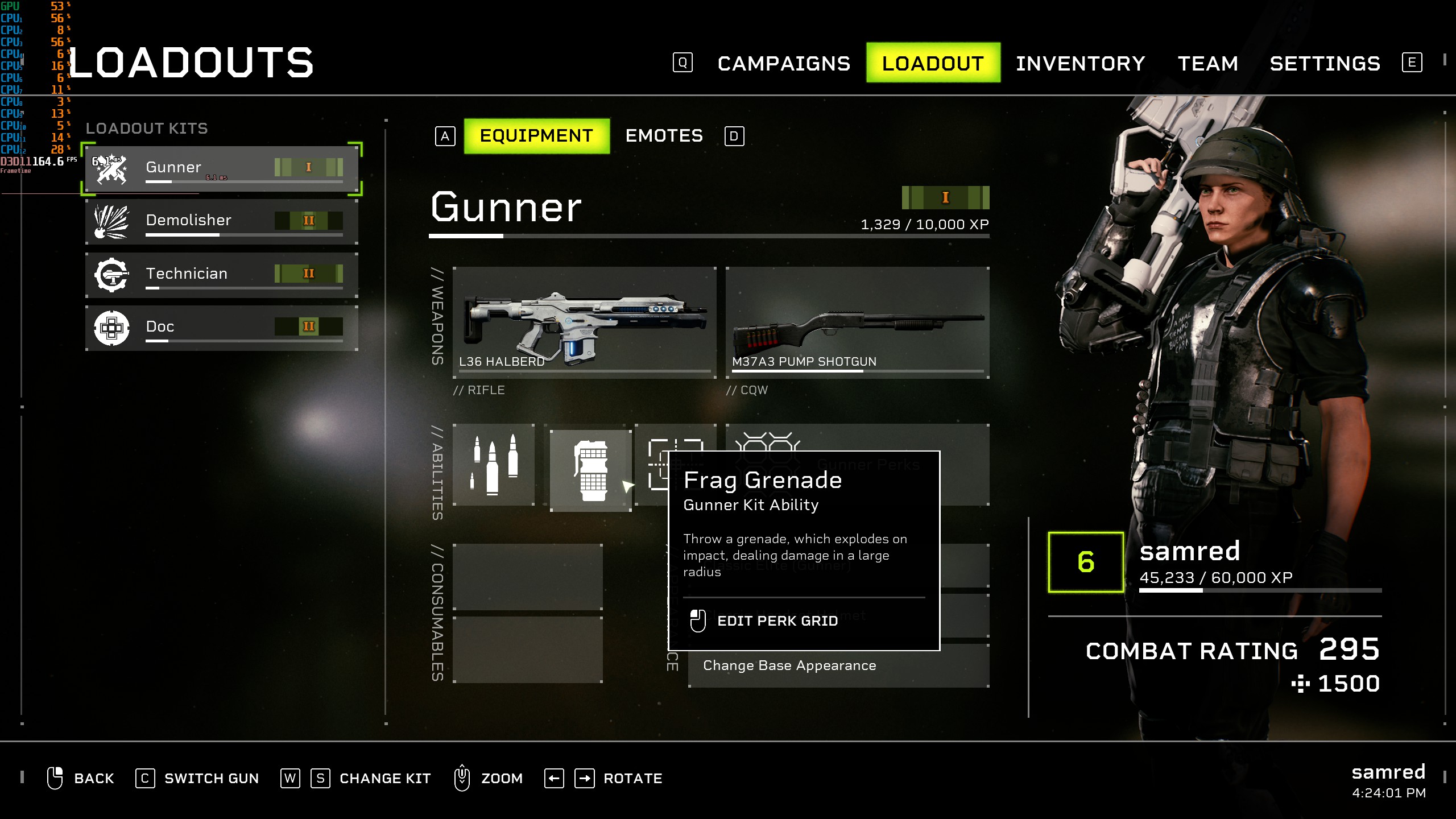
Task: Select the Doc kit medical icon
Action: point(112,327)
